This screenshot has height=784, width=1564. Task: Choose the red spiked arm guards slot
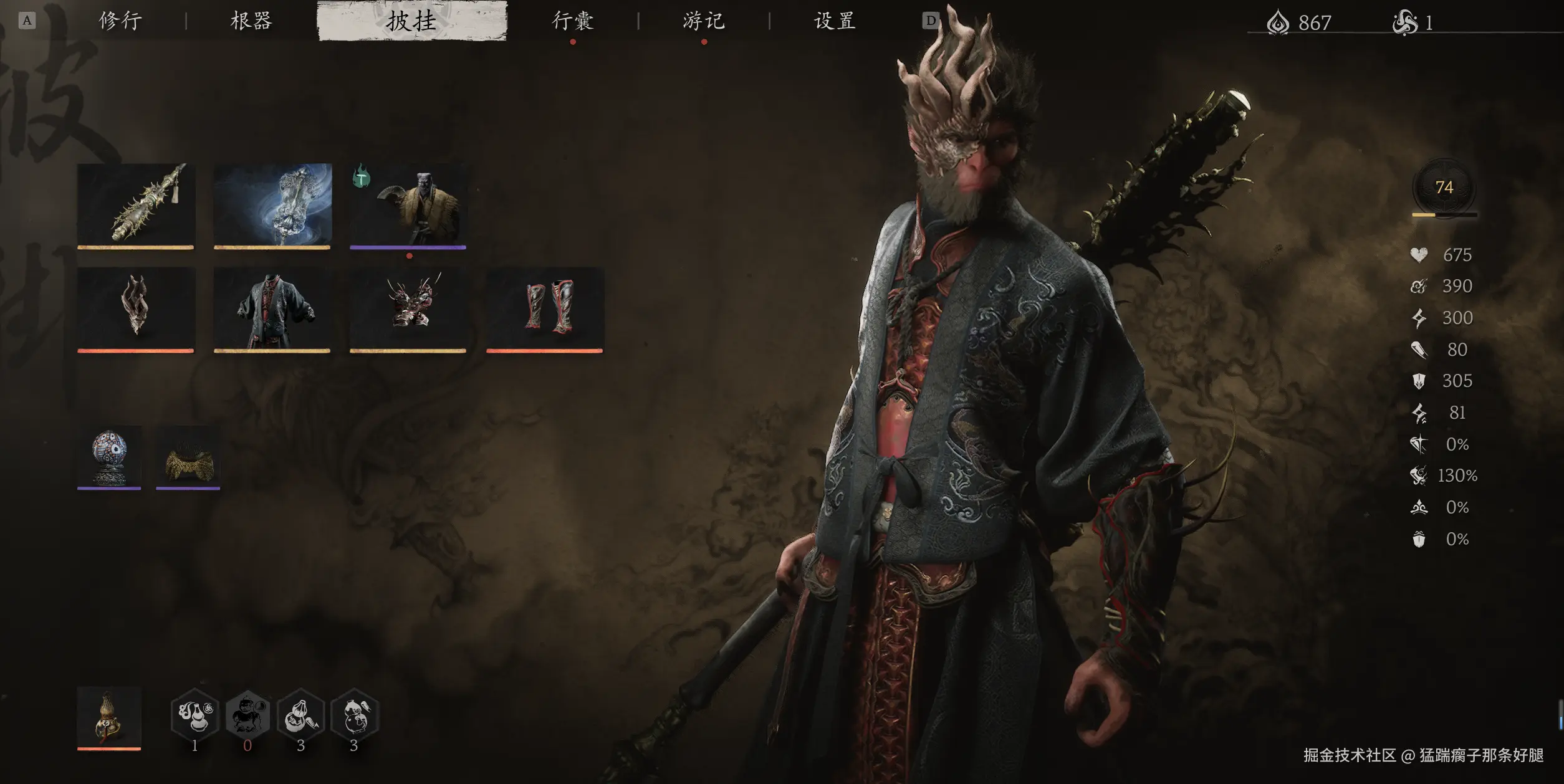(x=408, y=308)
